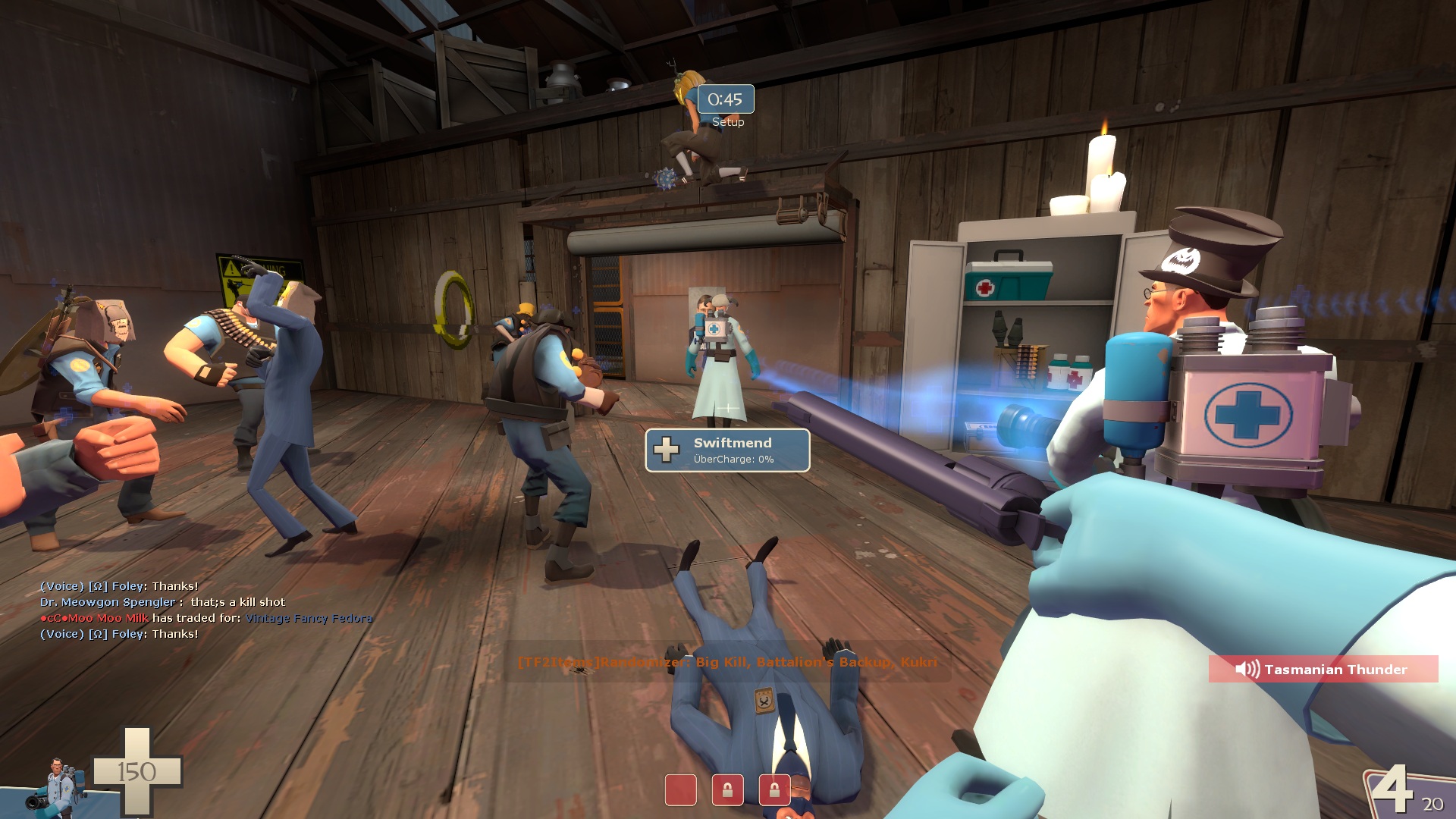The height and width of the screenshot is (819, 1456).
Task: Open the Vintage Fancy Fedora item link
Action: pos(309,618)
